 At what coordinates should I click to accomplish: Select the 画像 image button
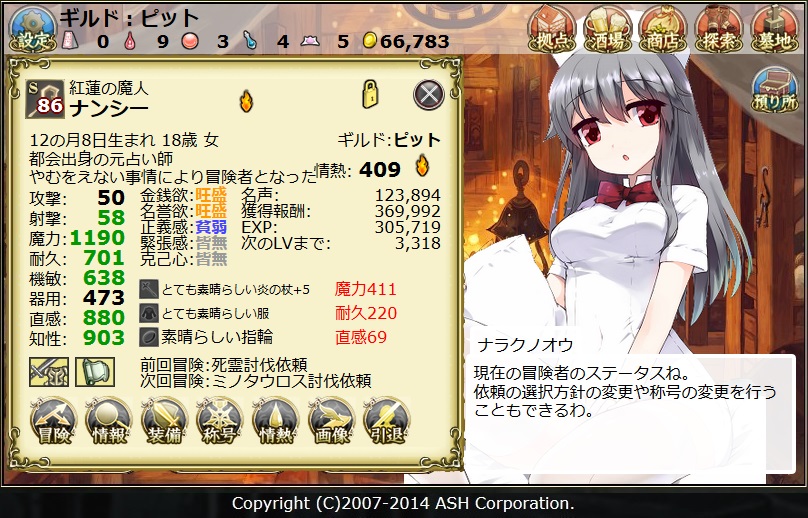(331, 421)
